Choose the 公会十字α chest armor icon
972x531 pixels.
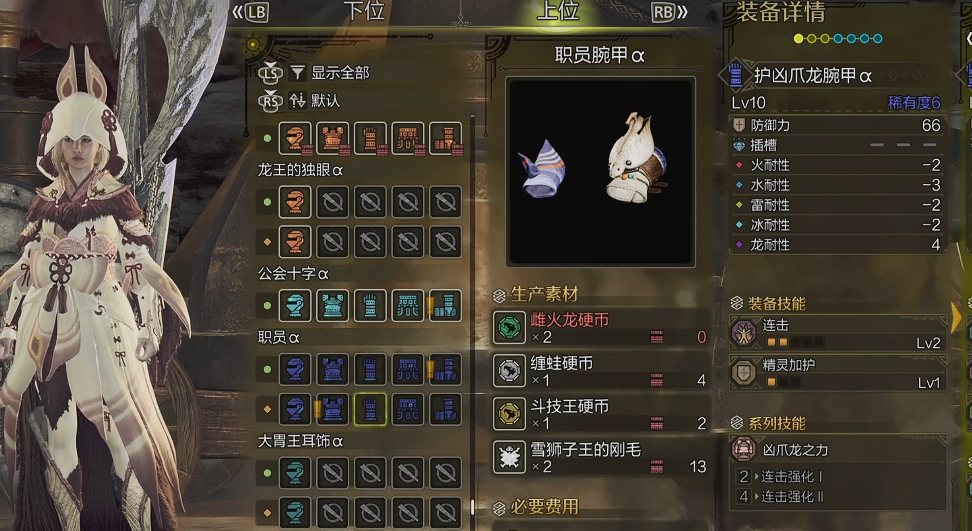click(x=332, y=305)
